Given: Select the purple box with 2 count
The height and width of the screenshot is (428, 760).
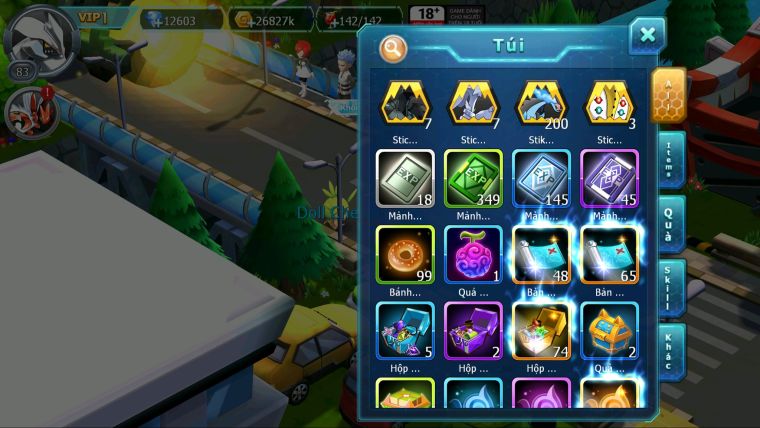Looking at the screenshot, I should point(473,330).
